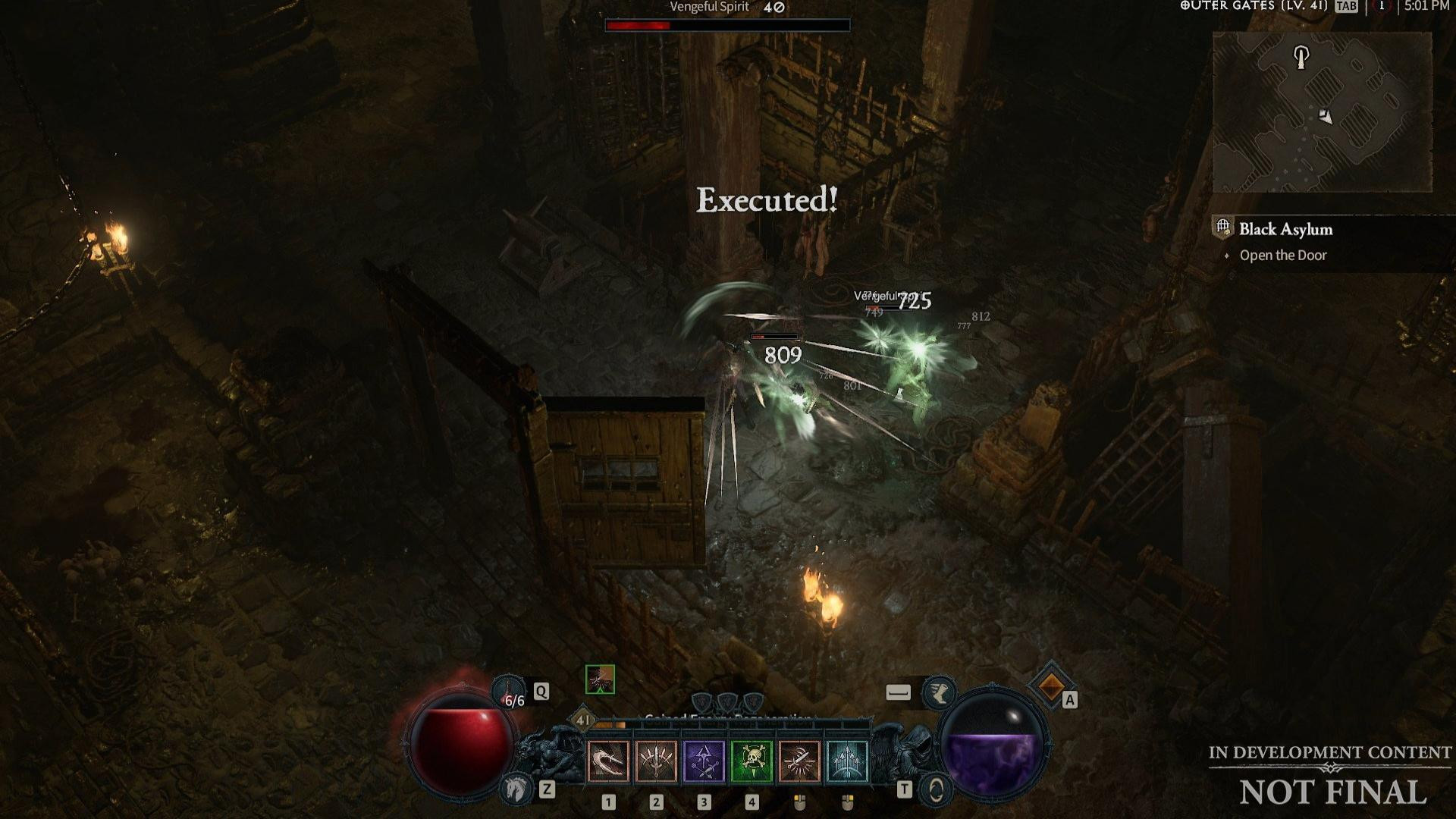The height and width of the screenshot is (819, 1456).
Task: Cast the purple crossed-daggers imbuement skill
Action: pyautogui.click(x=704, y=761)
